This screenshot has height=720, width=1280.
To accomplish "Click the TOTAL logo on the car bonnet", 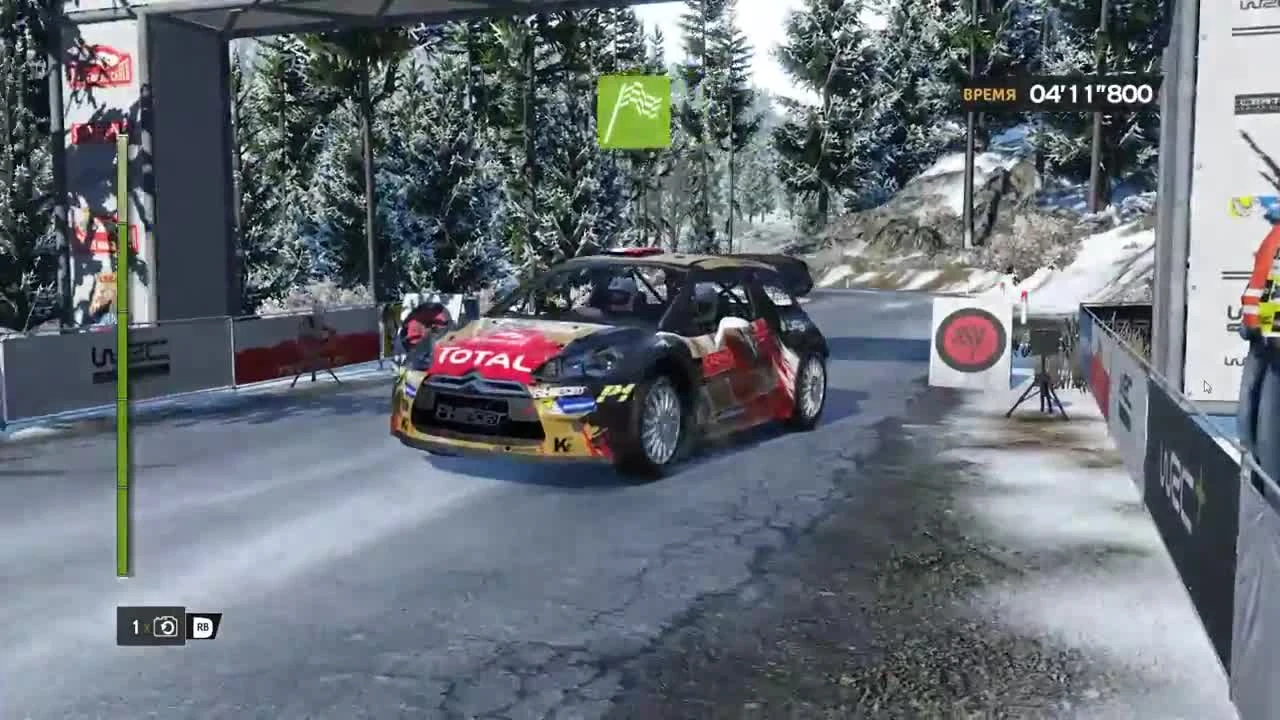I will click(x=482, y=355).
